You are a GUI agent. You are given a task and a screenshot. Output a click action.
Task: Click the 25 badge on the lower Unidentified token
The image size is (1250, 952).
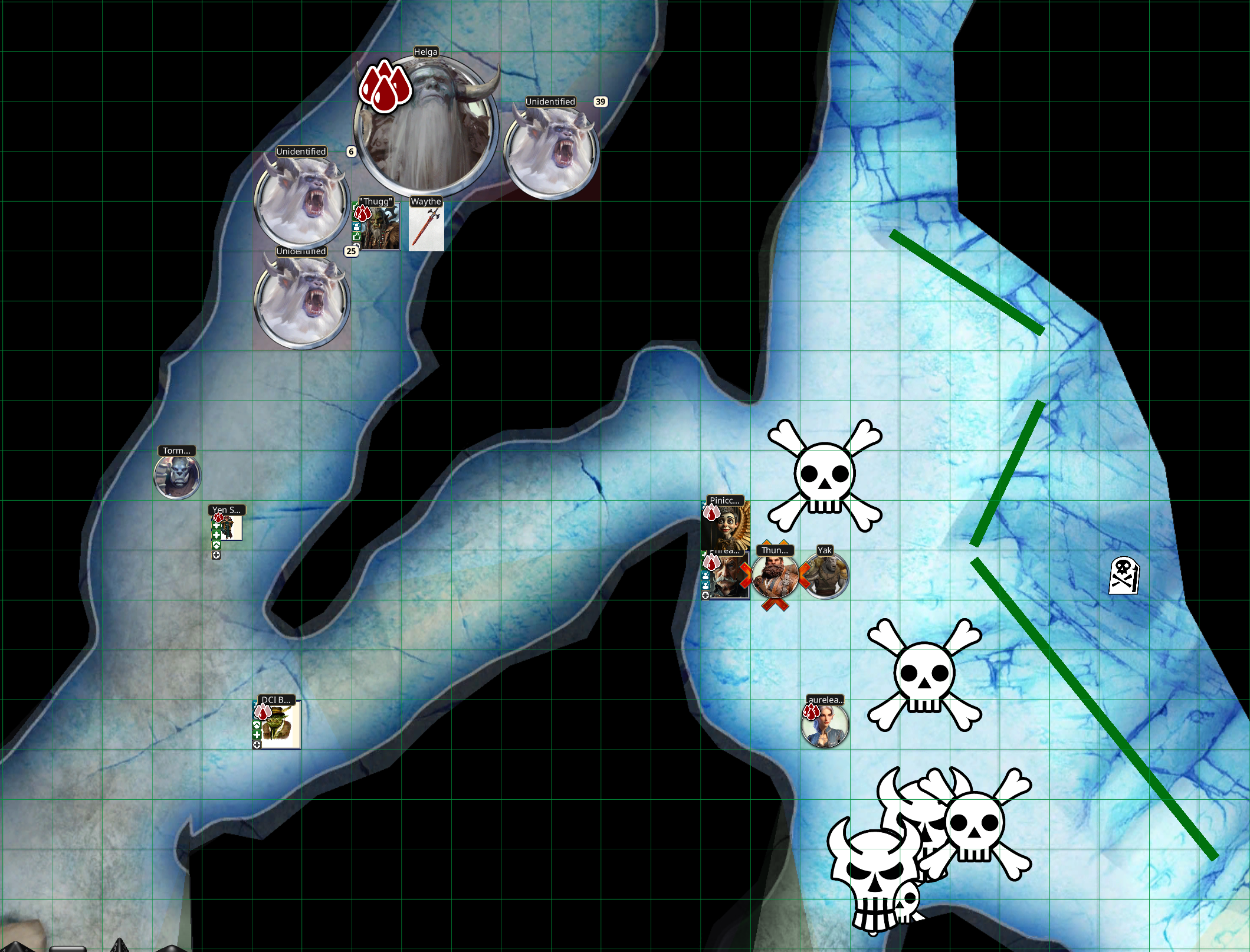point(350,251)
